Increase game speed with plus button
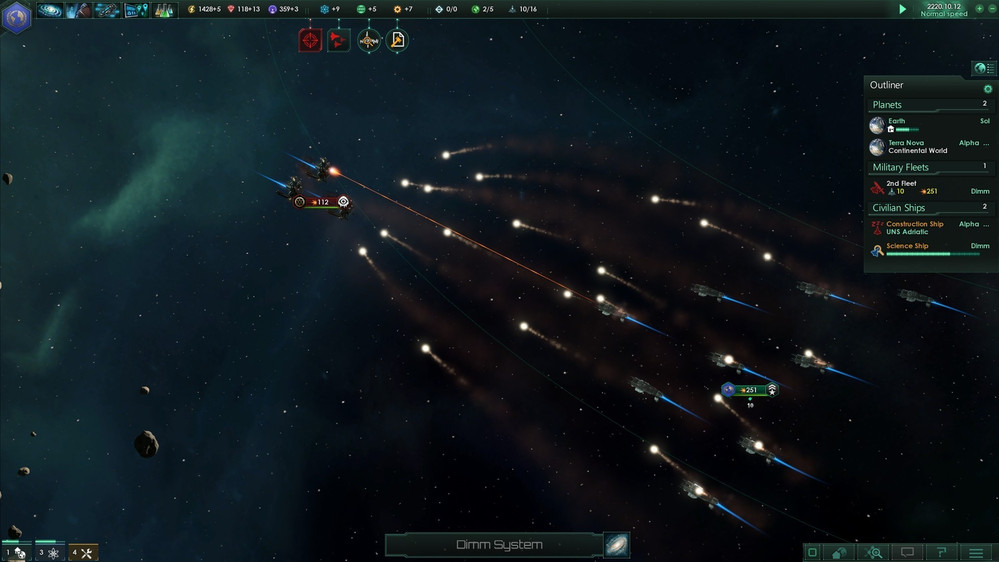This screenshot has height=562, width=999. [980, 8]
